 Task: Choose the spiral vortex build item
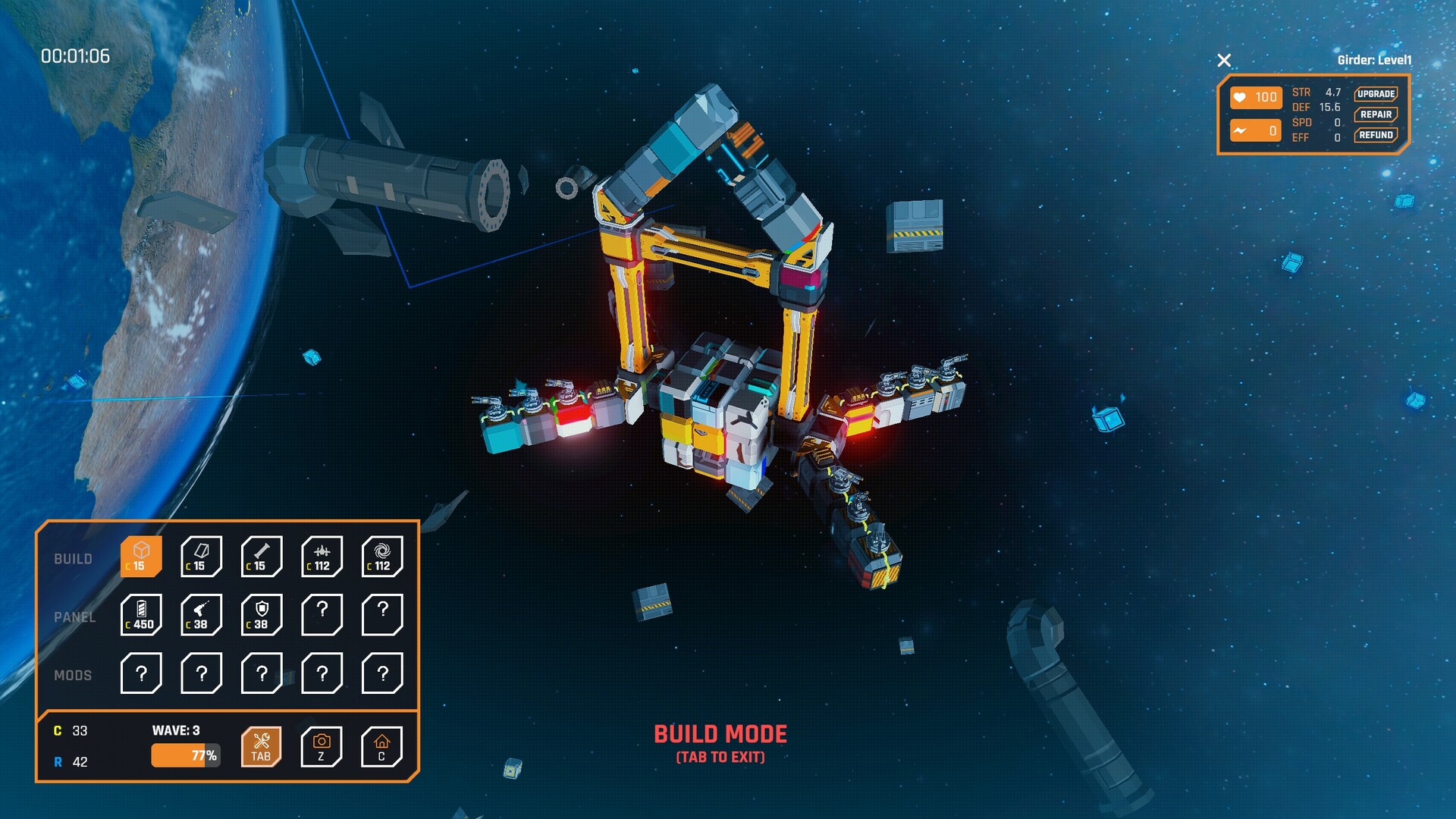pos(382,557)
